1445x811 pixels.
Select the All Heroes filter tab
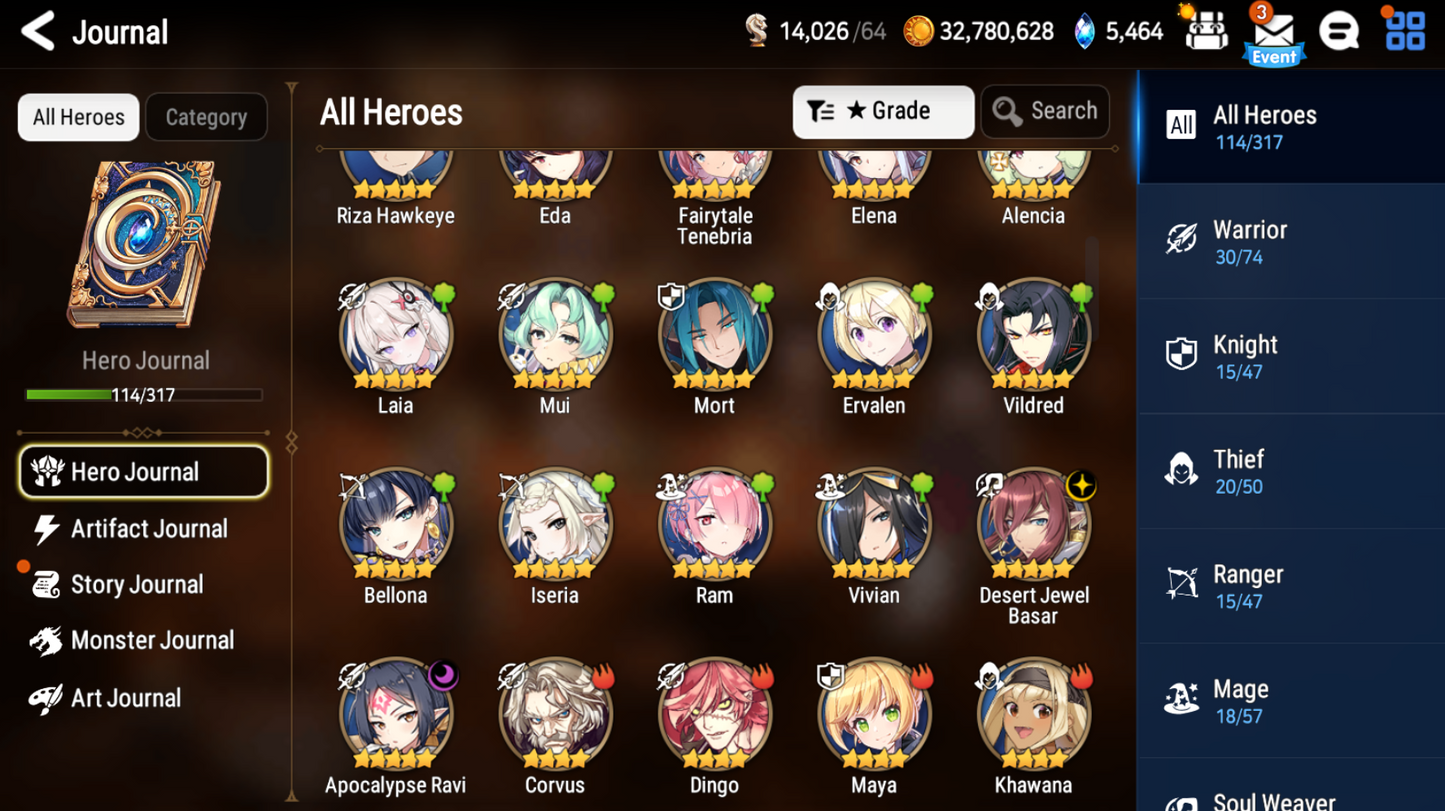tap(77, 117)
